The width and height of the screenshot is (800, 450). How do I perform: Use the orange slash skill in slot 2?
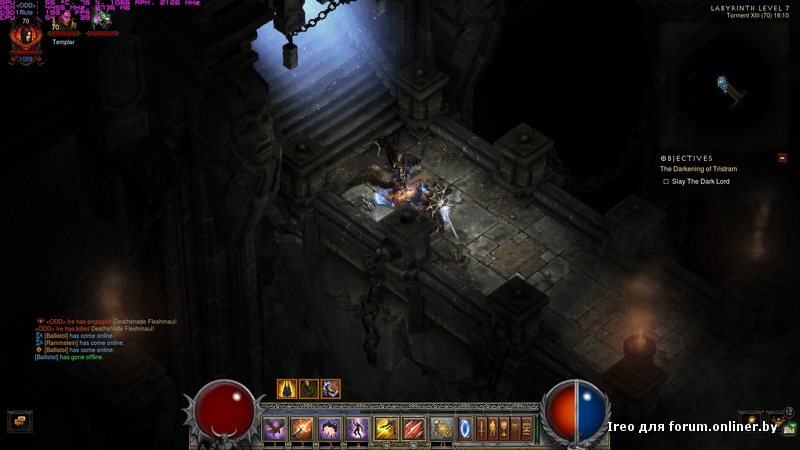coord(302,429)
